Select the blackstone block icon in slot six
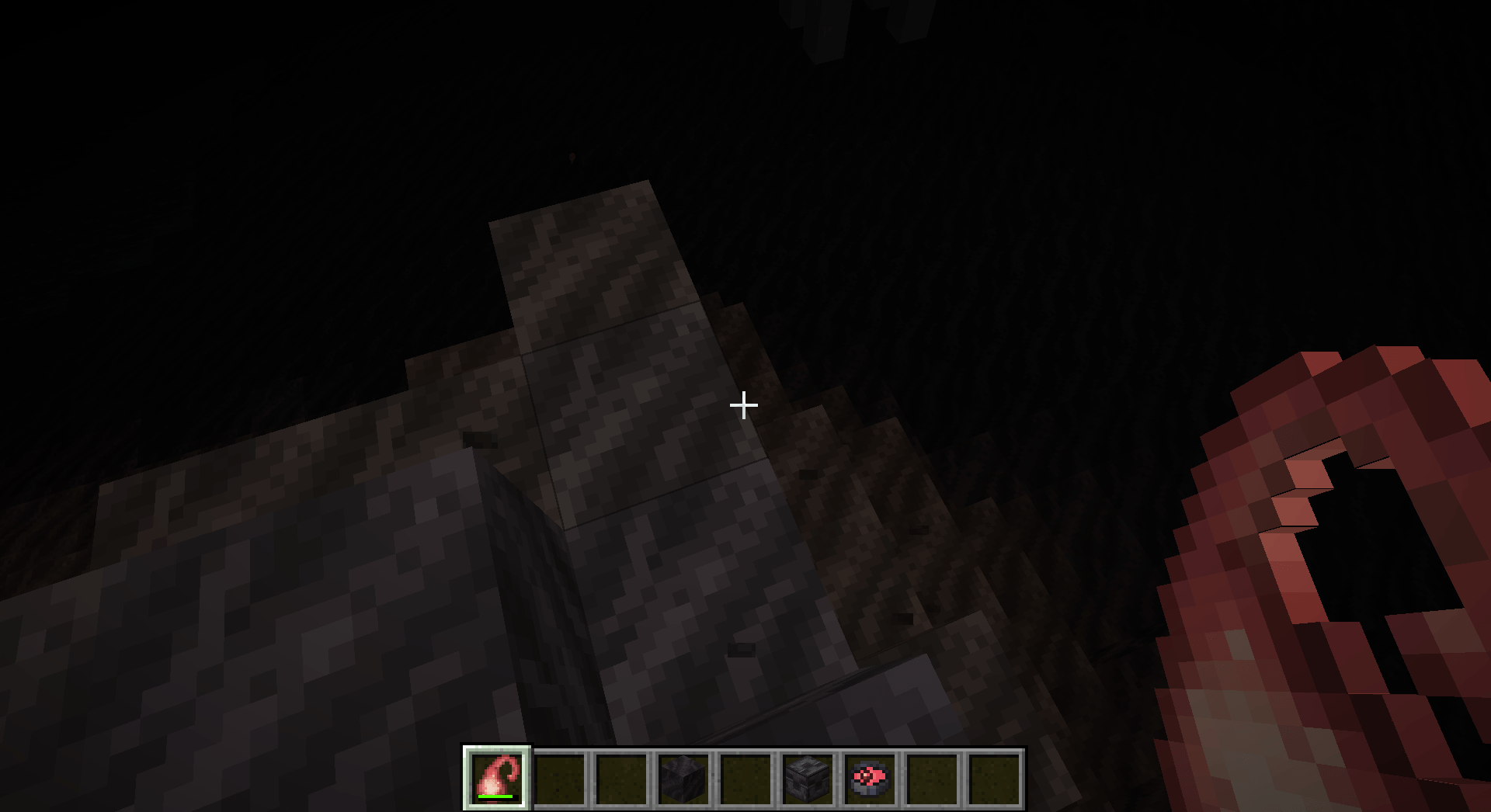Image resolution: width=1491 pixels, height=812 pixels. 808,780
